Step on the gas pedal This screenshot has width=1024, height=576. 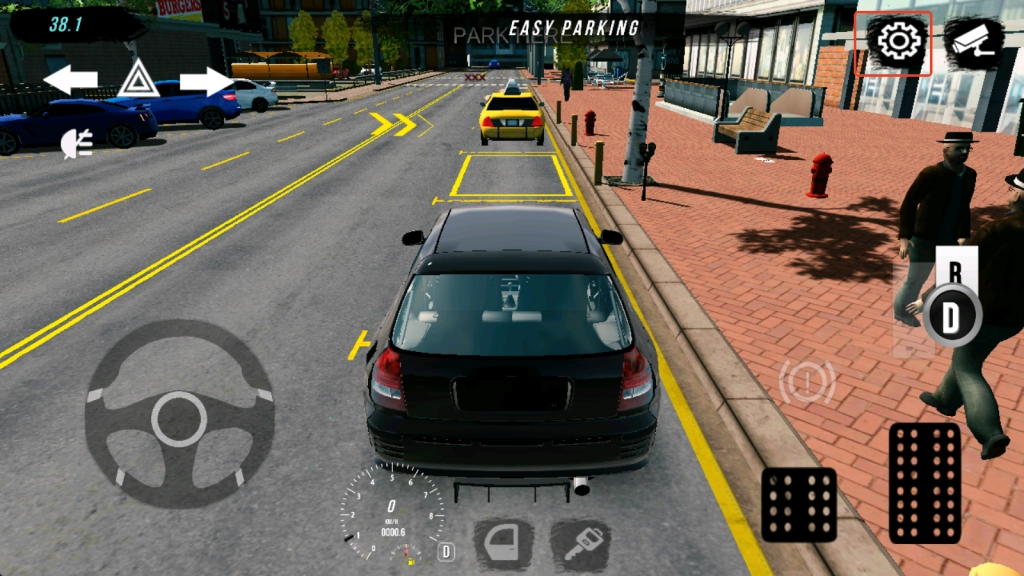pyautogui.click(x=924, y=483)
